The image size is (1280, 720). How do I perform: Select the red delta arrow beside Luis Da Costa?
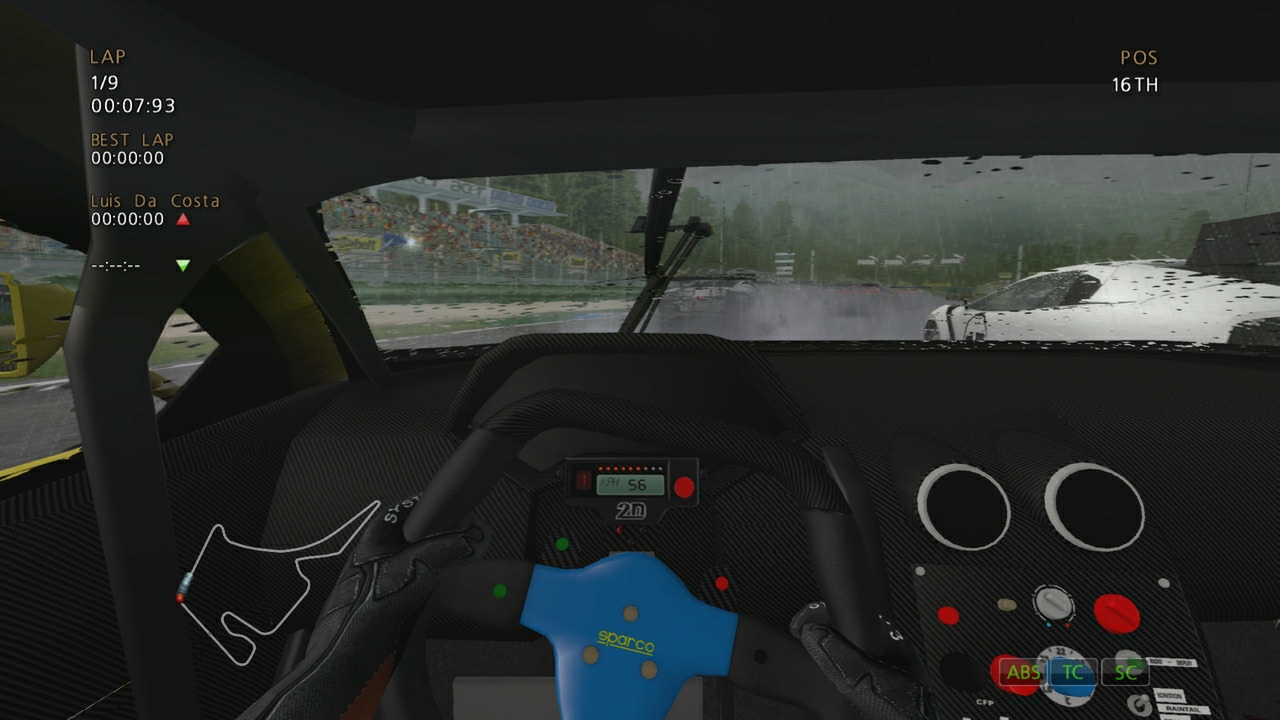tap(181, 218)
